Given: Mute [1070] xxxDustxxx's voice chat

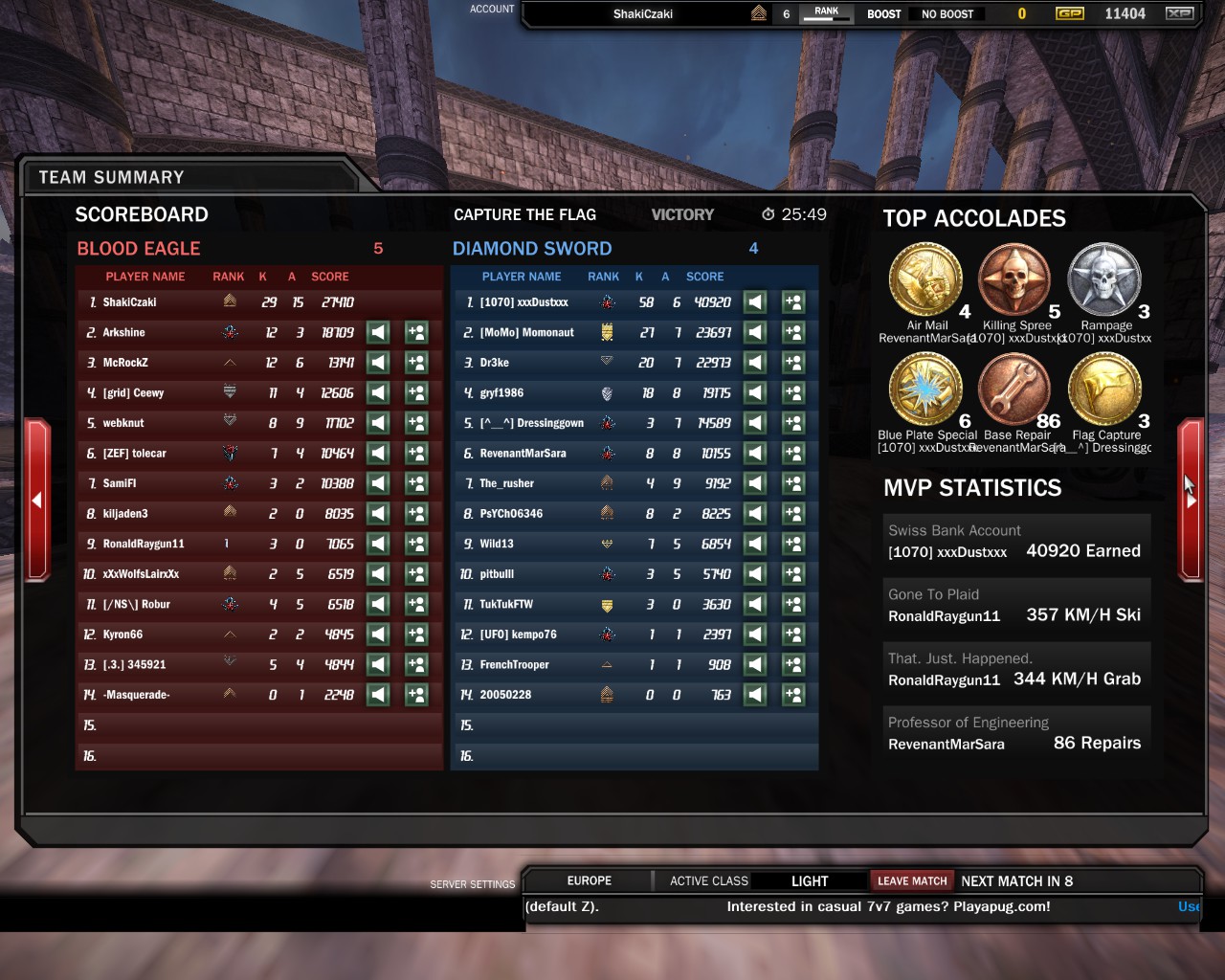Looking at the screenshot, I should point(755,301).
